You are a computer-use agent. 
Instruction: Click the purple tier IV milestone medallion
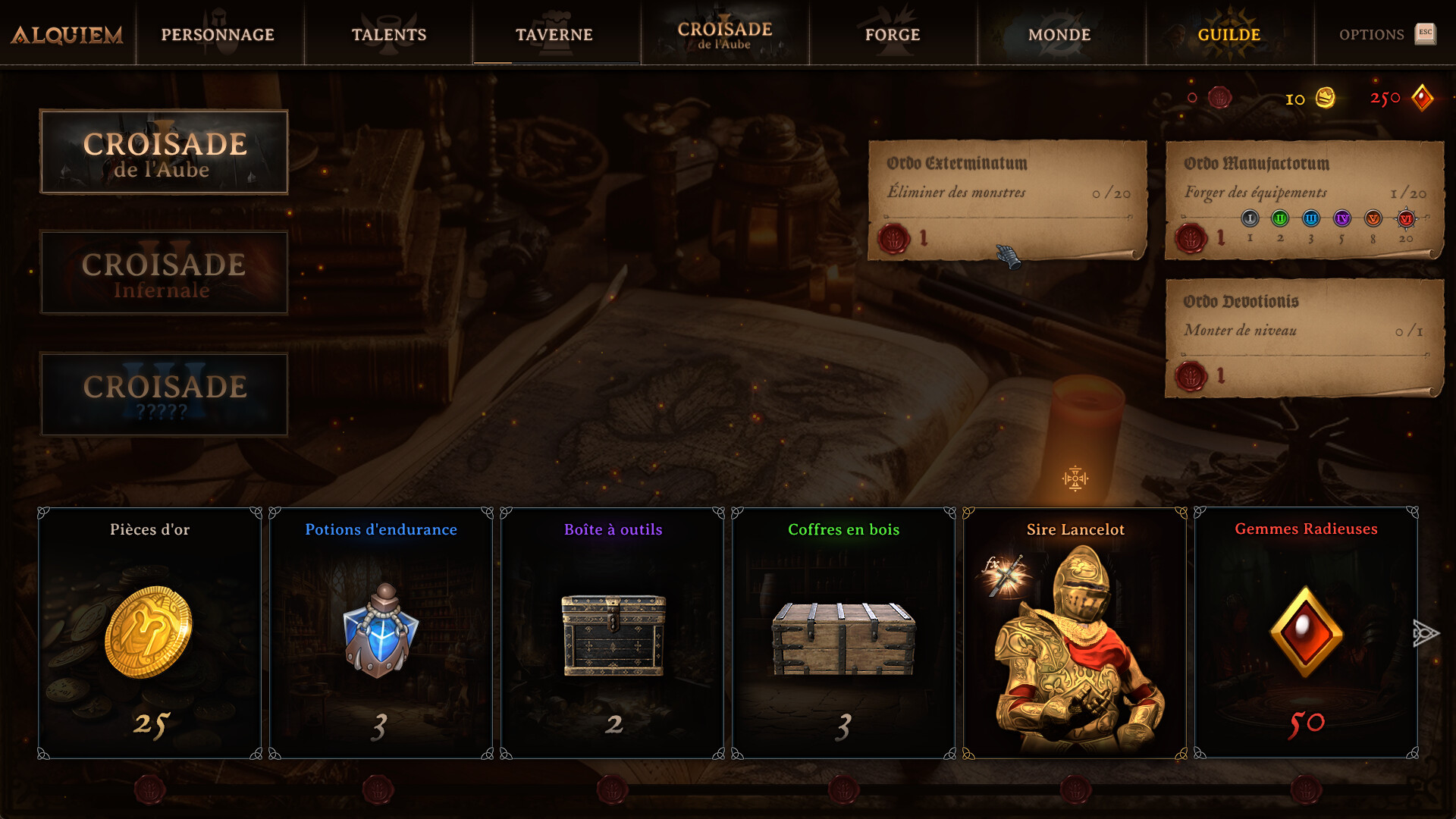(x=1341, y=219)
